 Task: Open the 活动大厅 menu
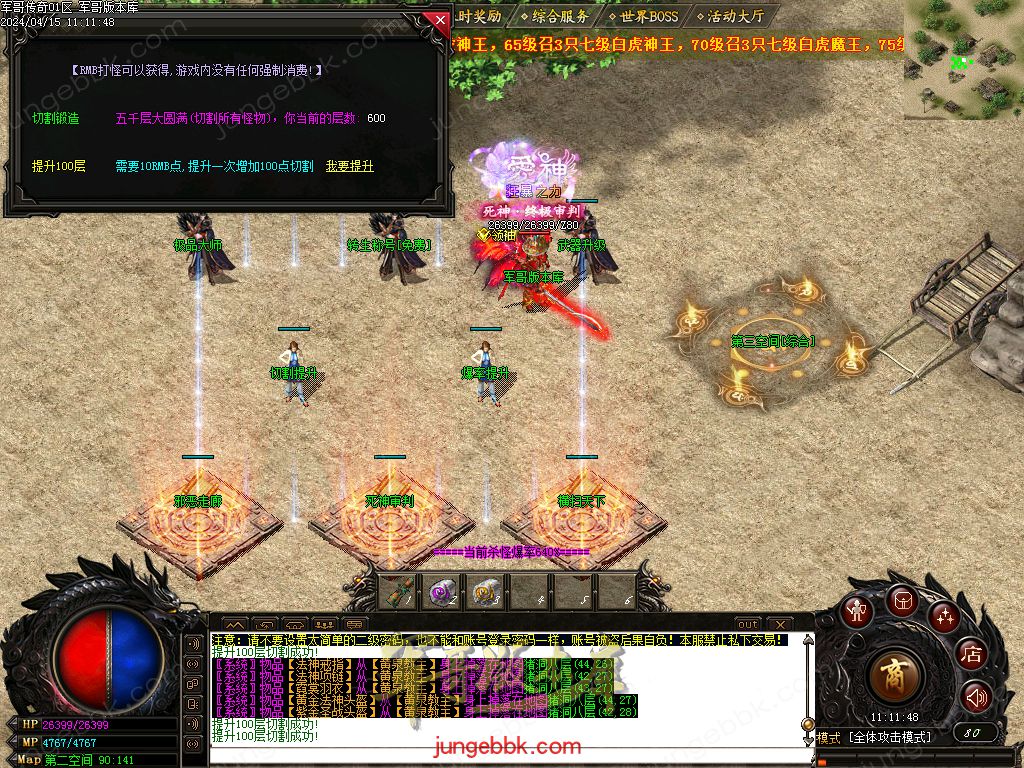734,16
